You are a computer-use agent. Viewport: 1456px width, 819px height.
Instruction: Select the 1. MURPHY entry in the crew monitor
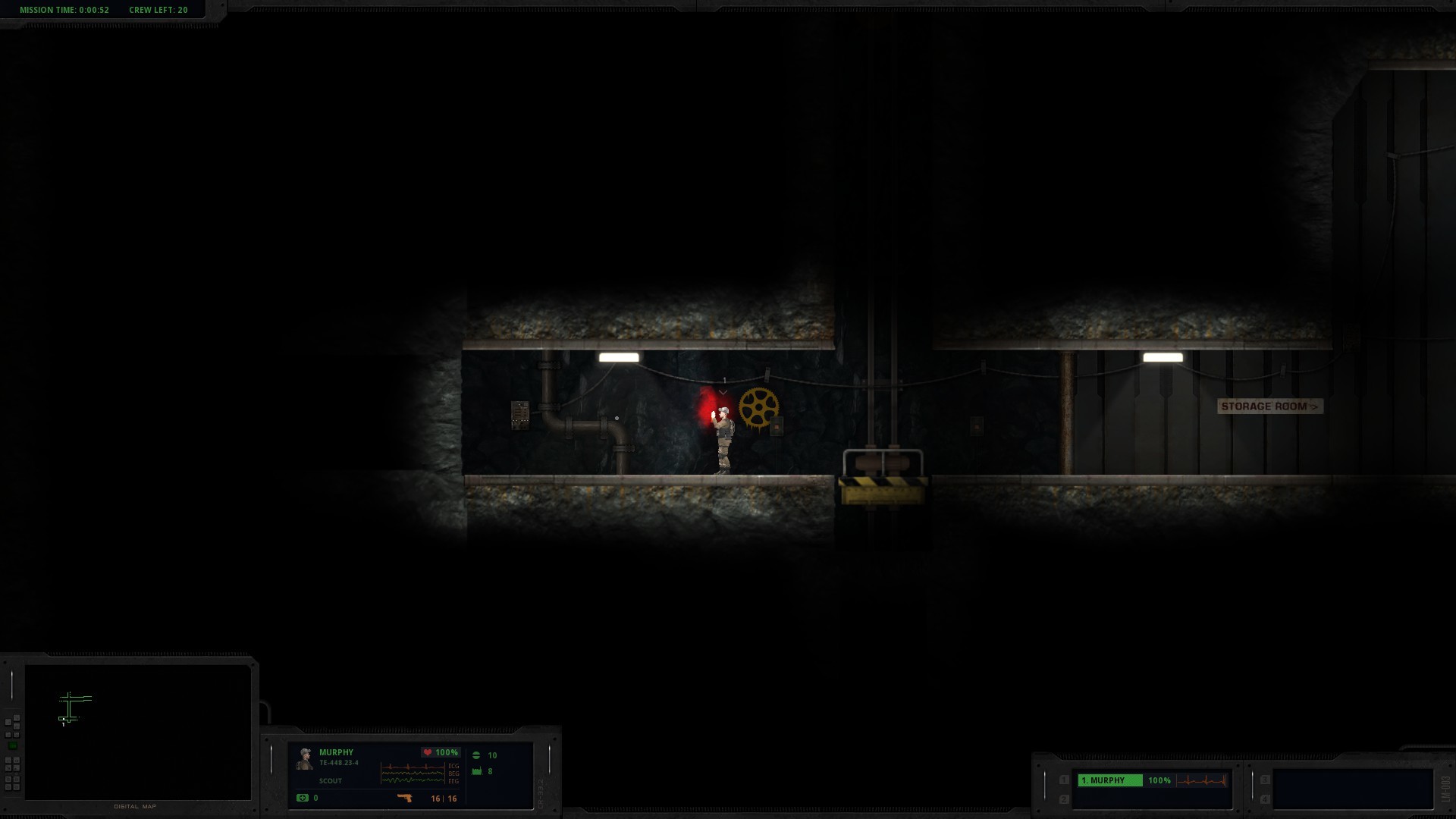pyautogui.click(x=1109, y=780)
